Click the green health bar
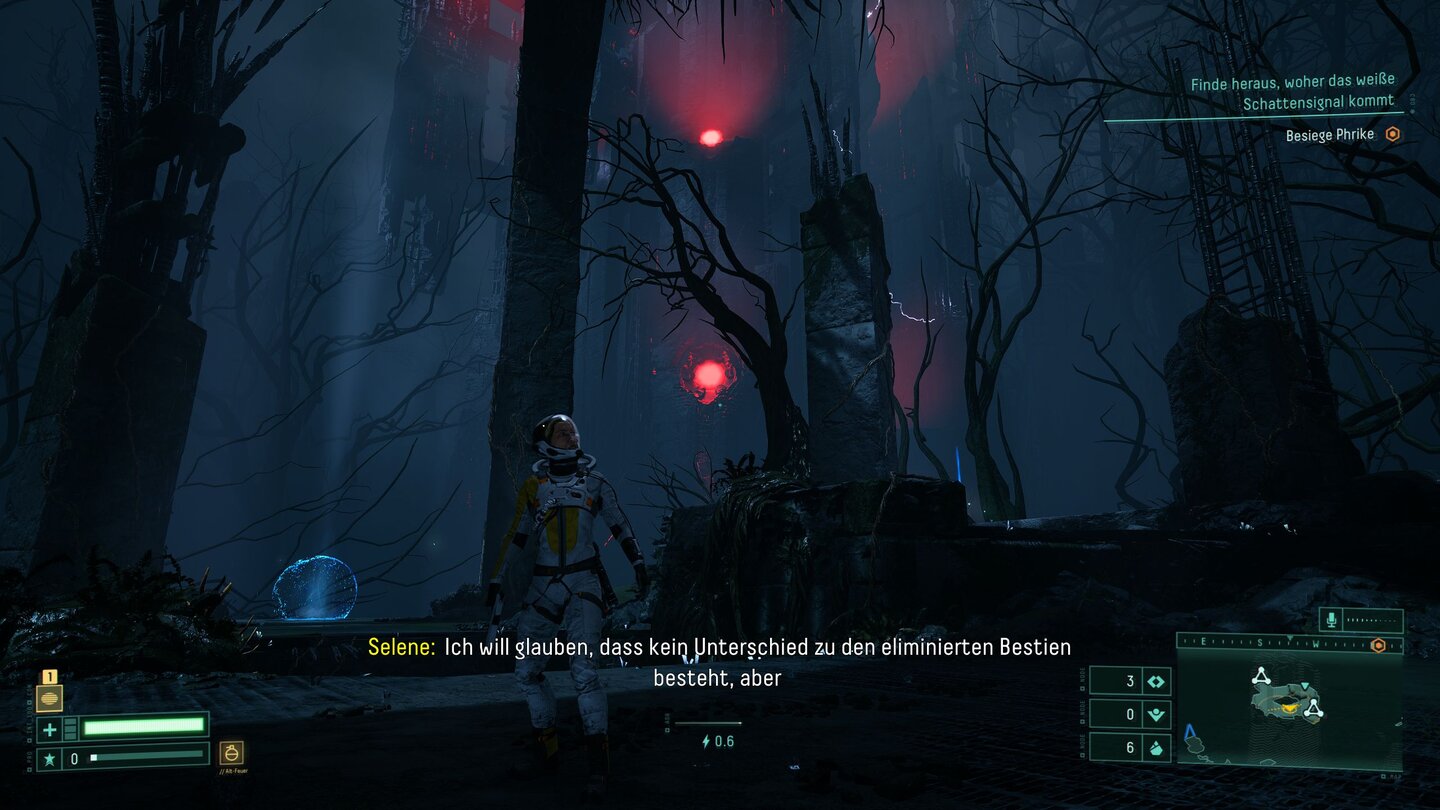Viewport: 1440px width, 810px height. point(142,727)
